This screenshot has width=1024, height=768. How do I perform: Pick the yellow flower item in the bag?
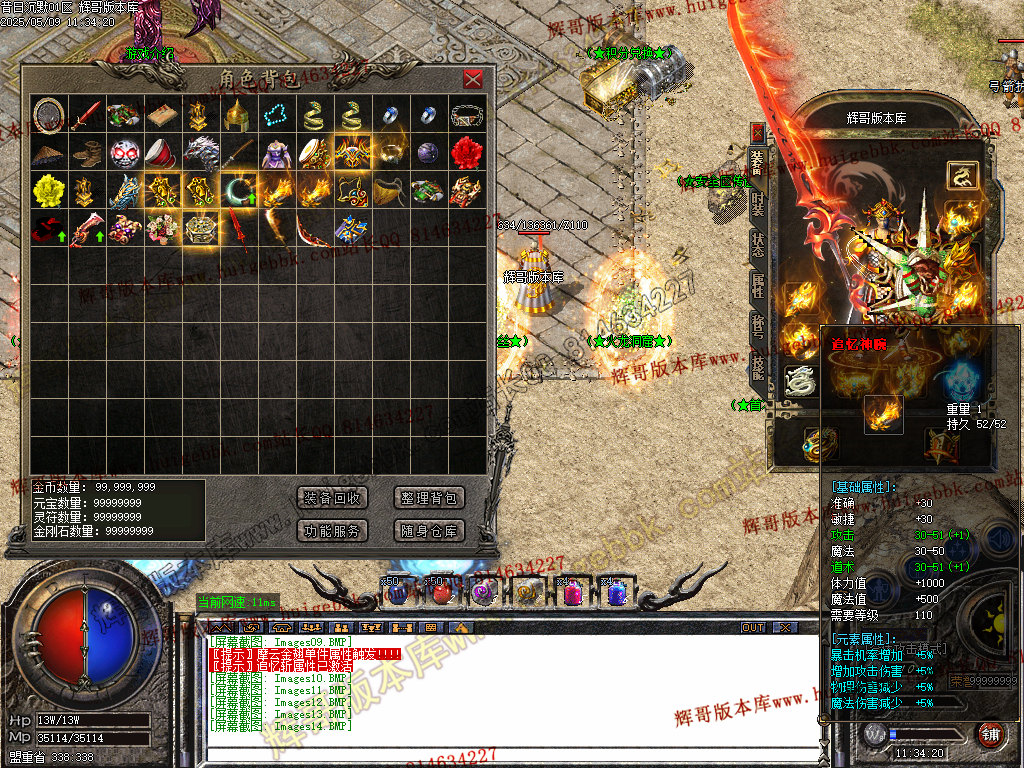point(47,191)
